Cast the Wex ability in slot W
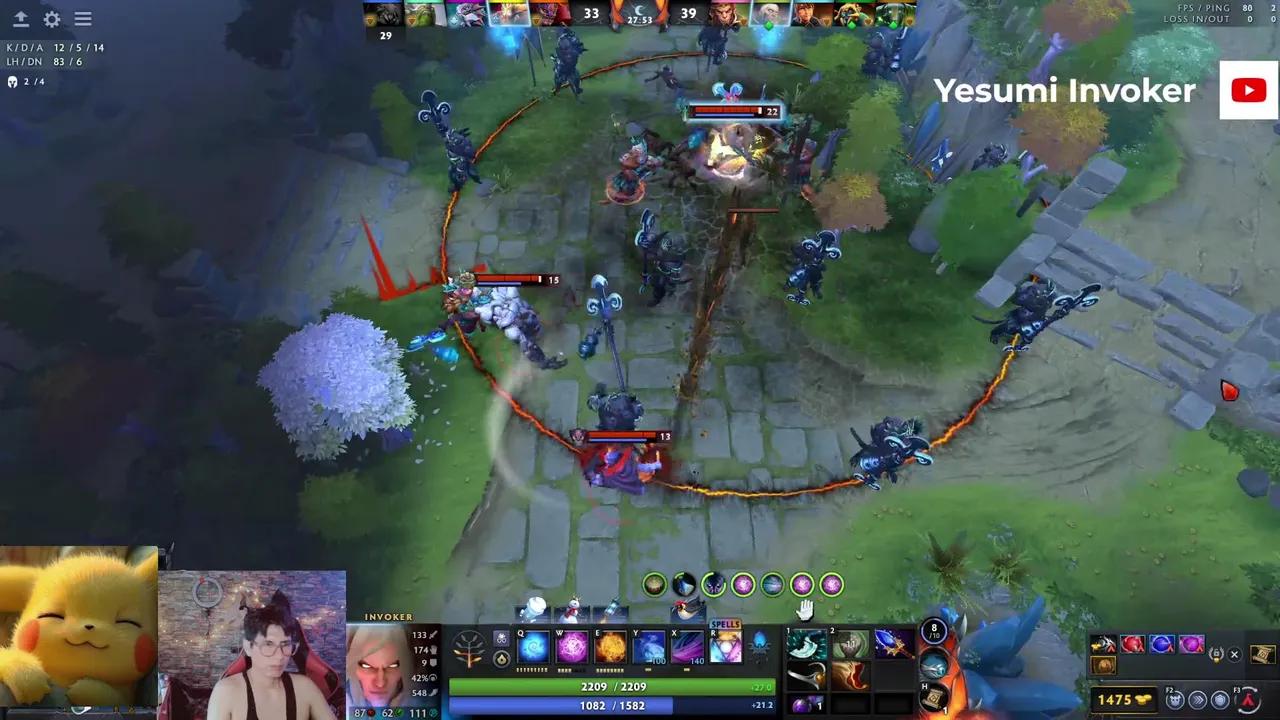Viewport: 1280px width, 720px height. point(570,647)
